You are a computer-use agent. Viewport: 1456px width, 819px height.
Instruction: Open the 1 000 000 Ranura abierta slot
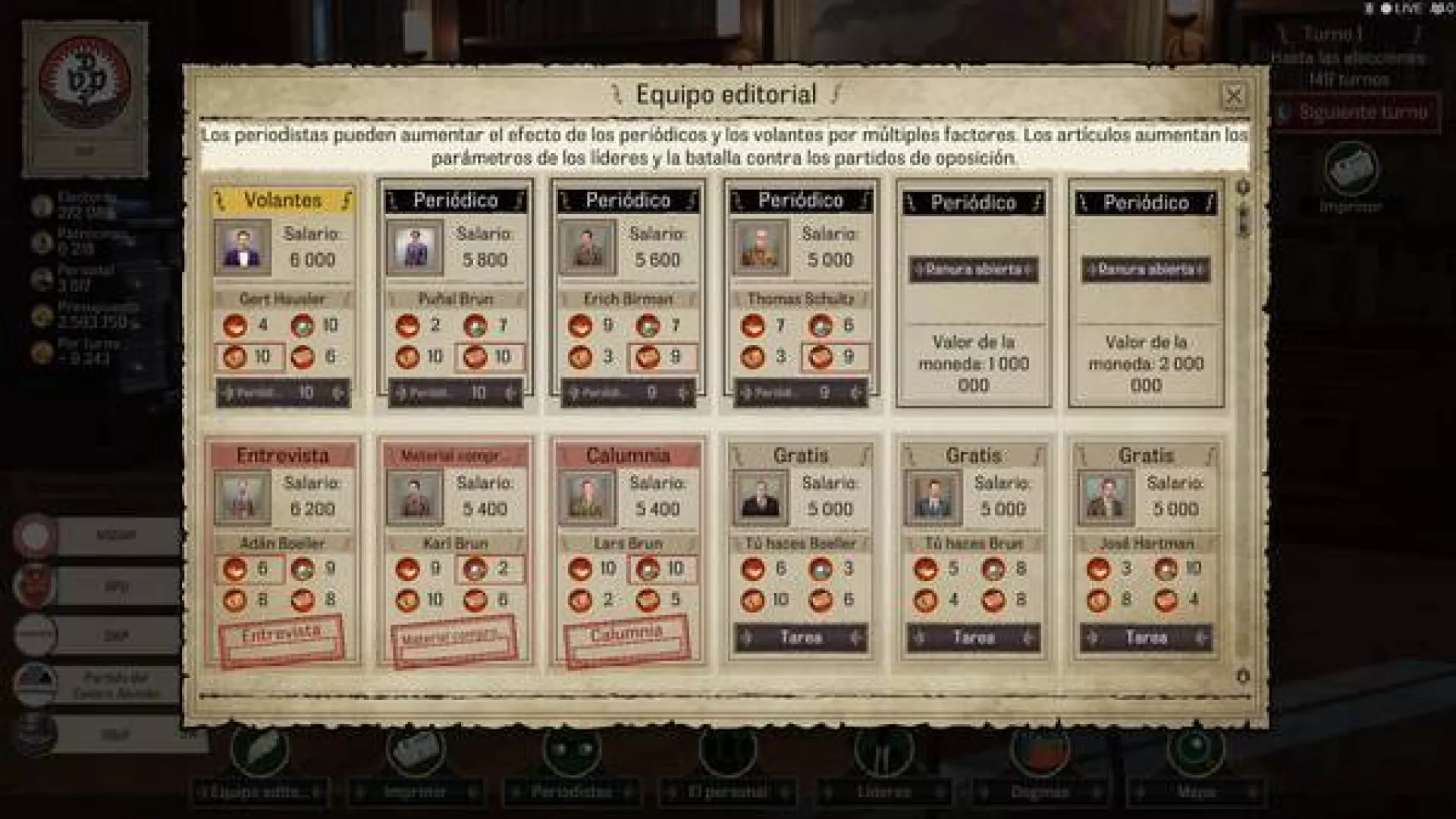point(973,270)
